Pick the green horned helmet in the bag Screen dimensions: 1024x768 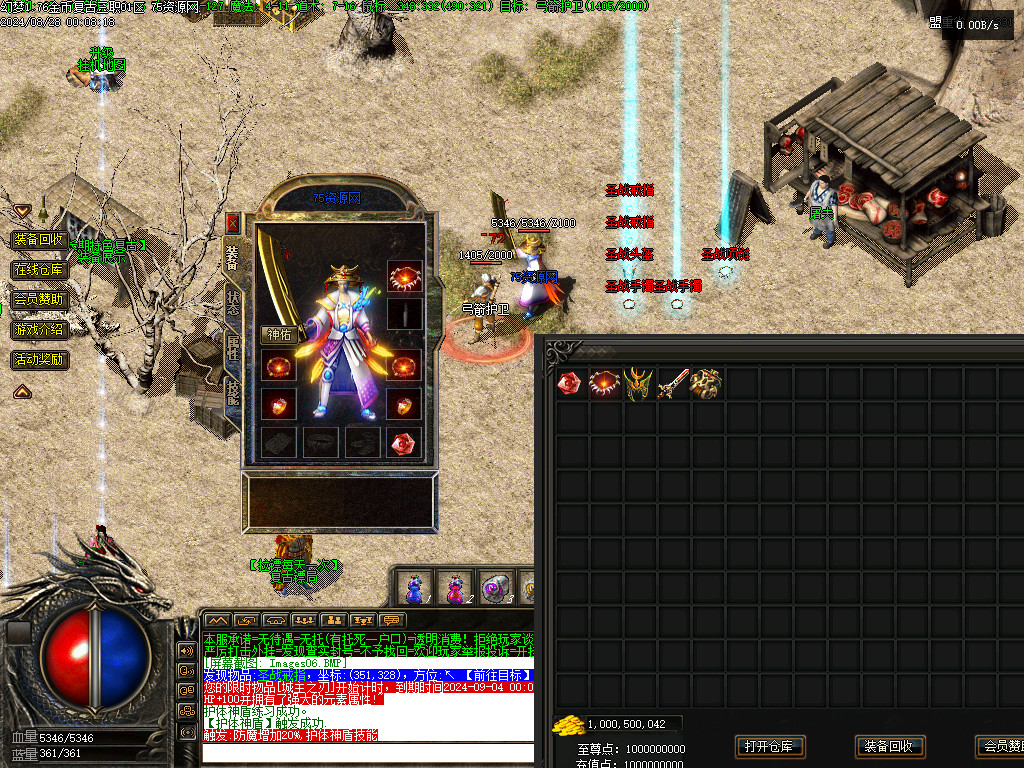(x=639, y=384)
